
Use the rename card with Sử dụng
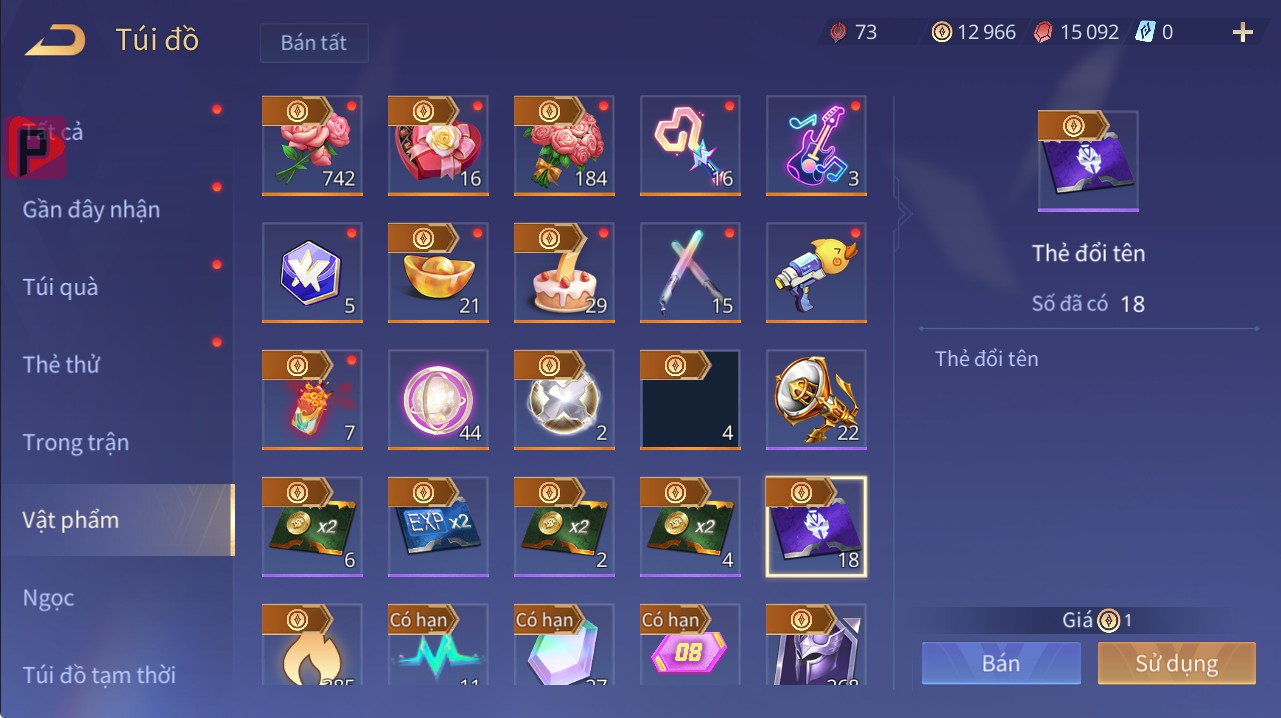pyautogui.click(x=1176, y=663)
